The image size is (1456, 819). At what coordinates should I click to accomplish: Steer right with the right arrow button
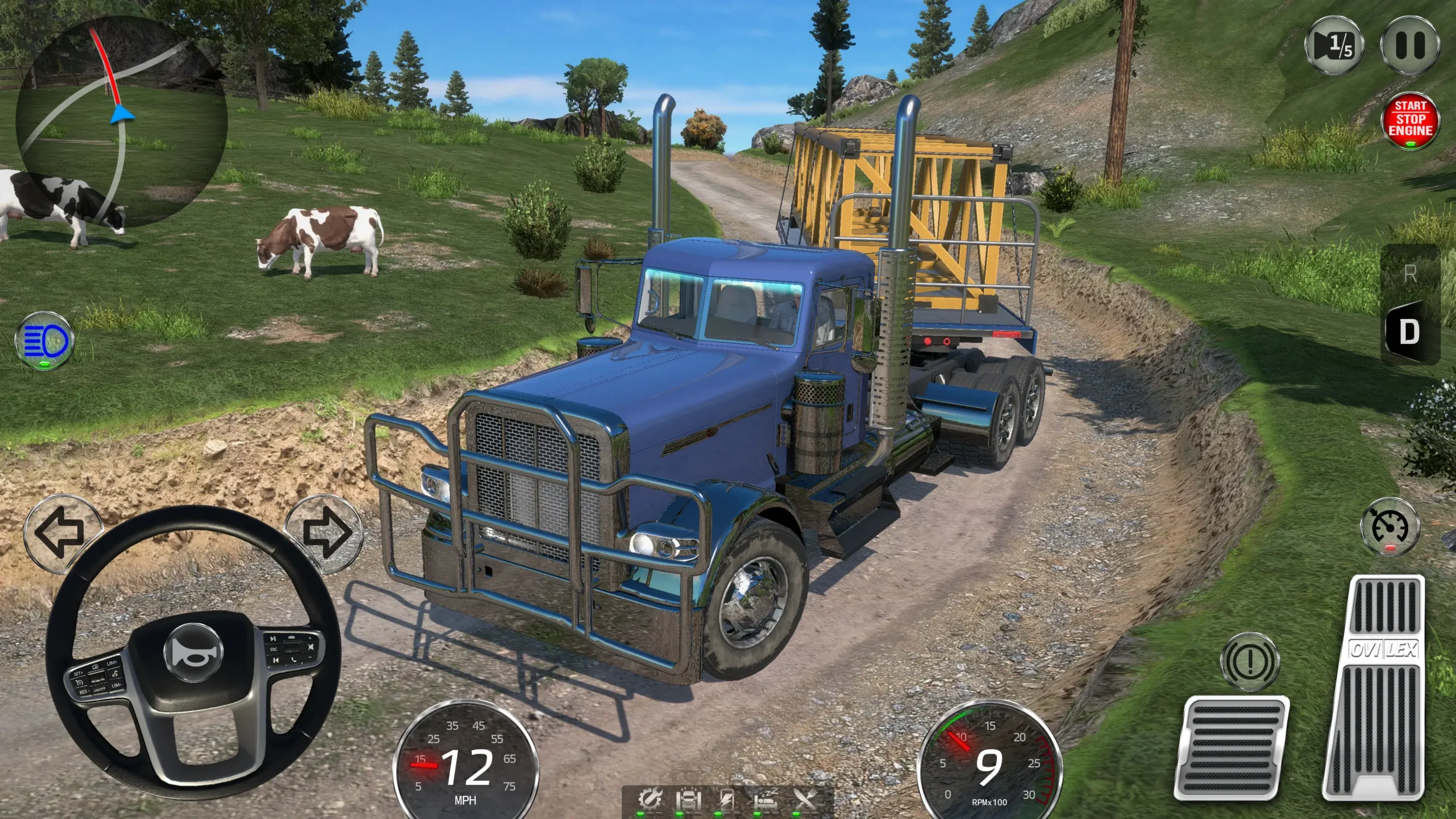325,533
